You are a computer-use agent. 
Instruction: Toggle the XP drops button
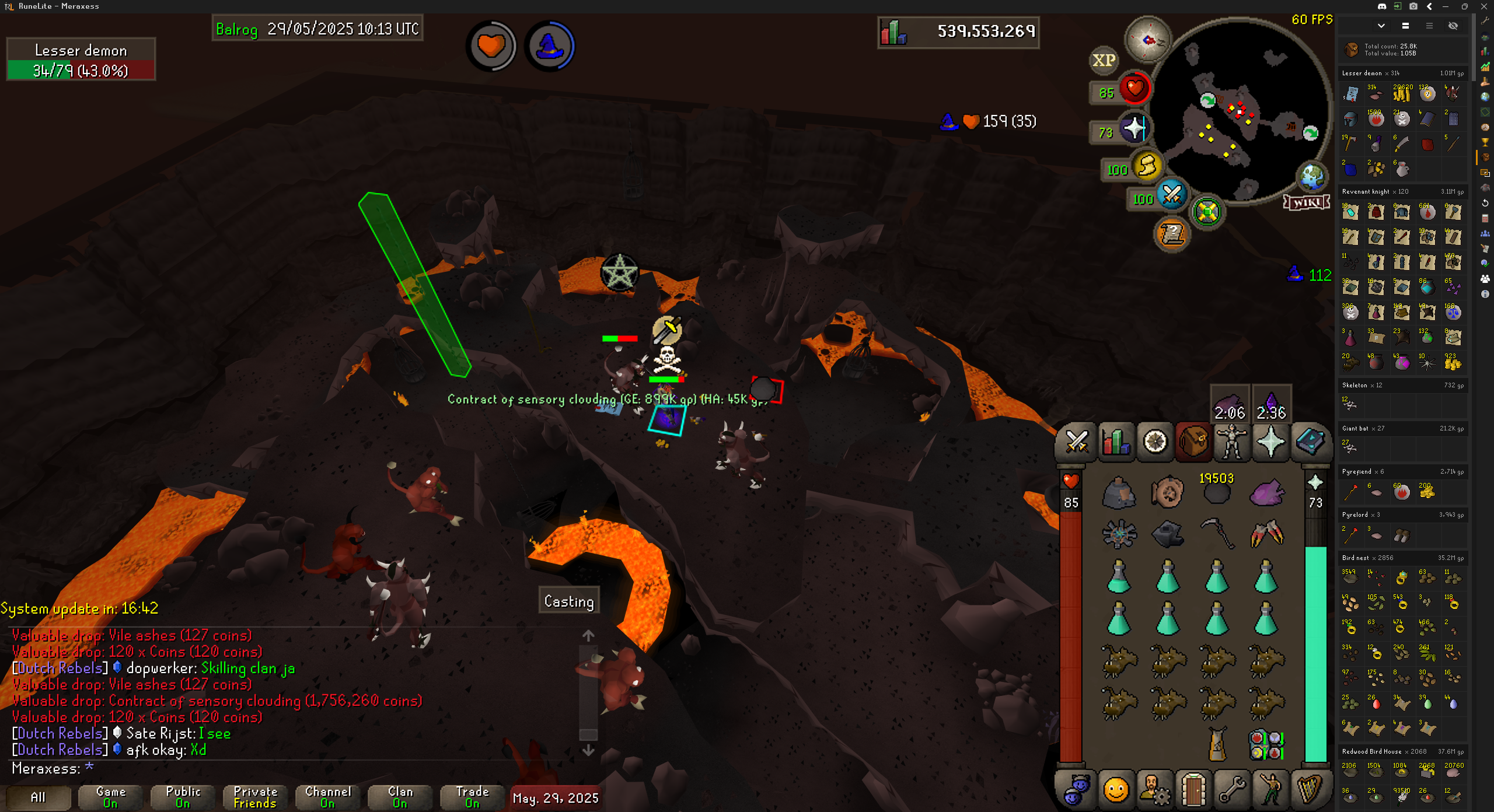coord(1104,60)
